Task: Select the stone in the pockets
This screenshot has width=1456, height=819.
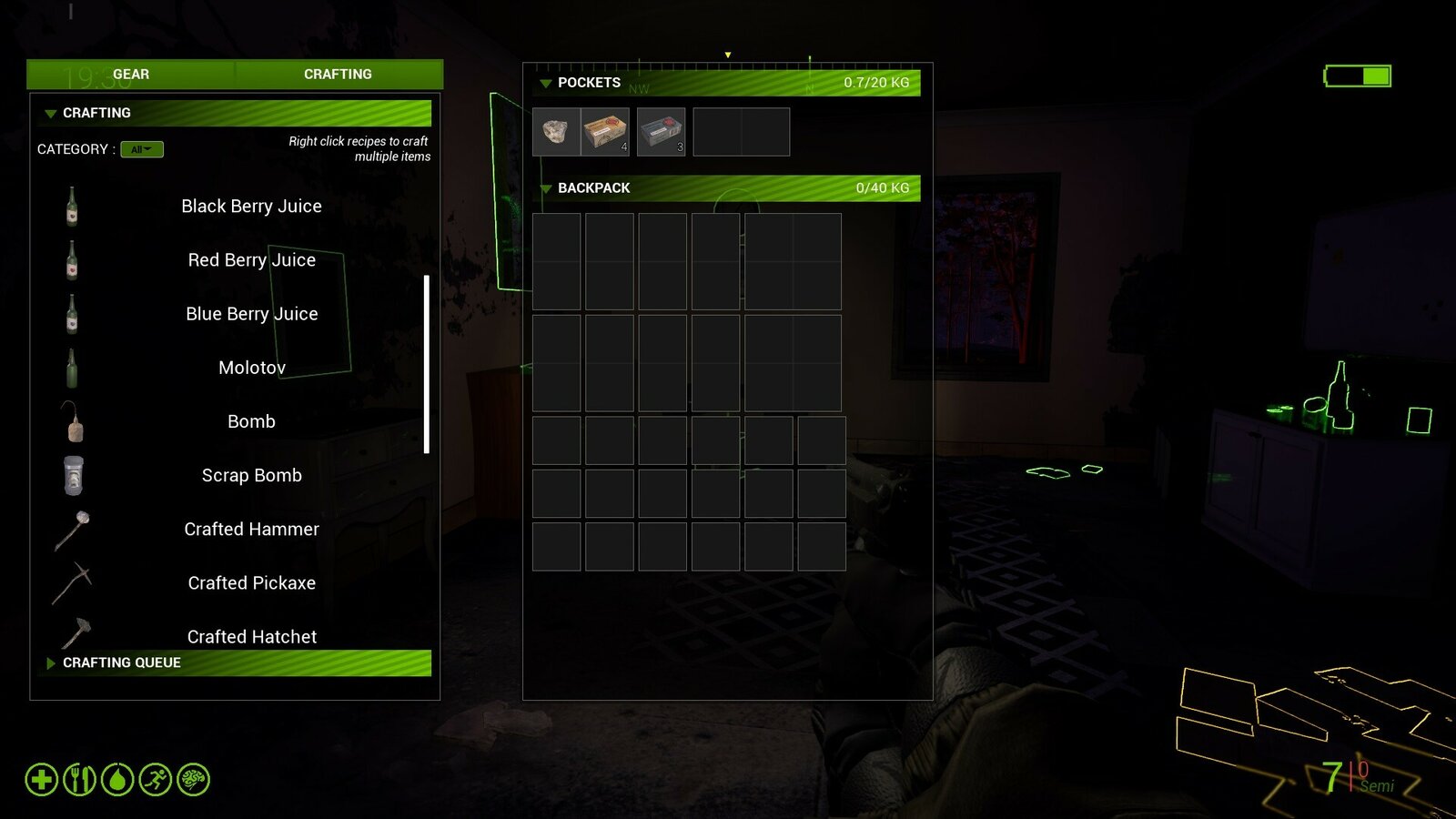Action: point(556,132)
